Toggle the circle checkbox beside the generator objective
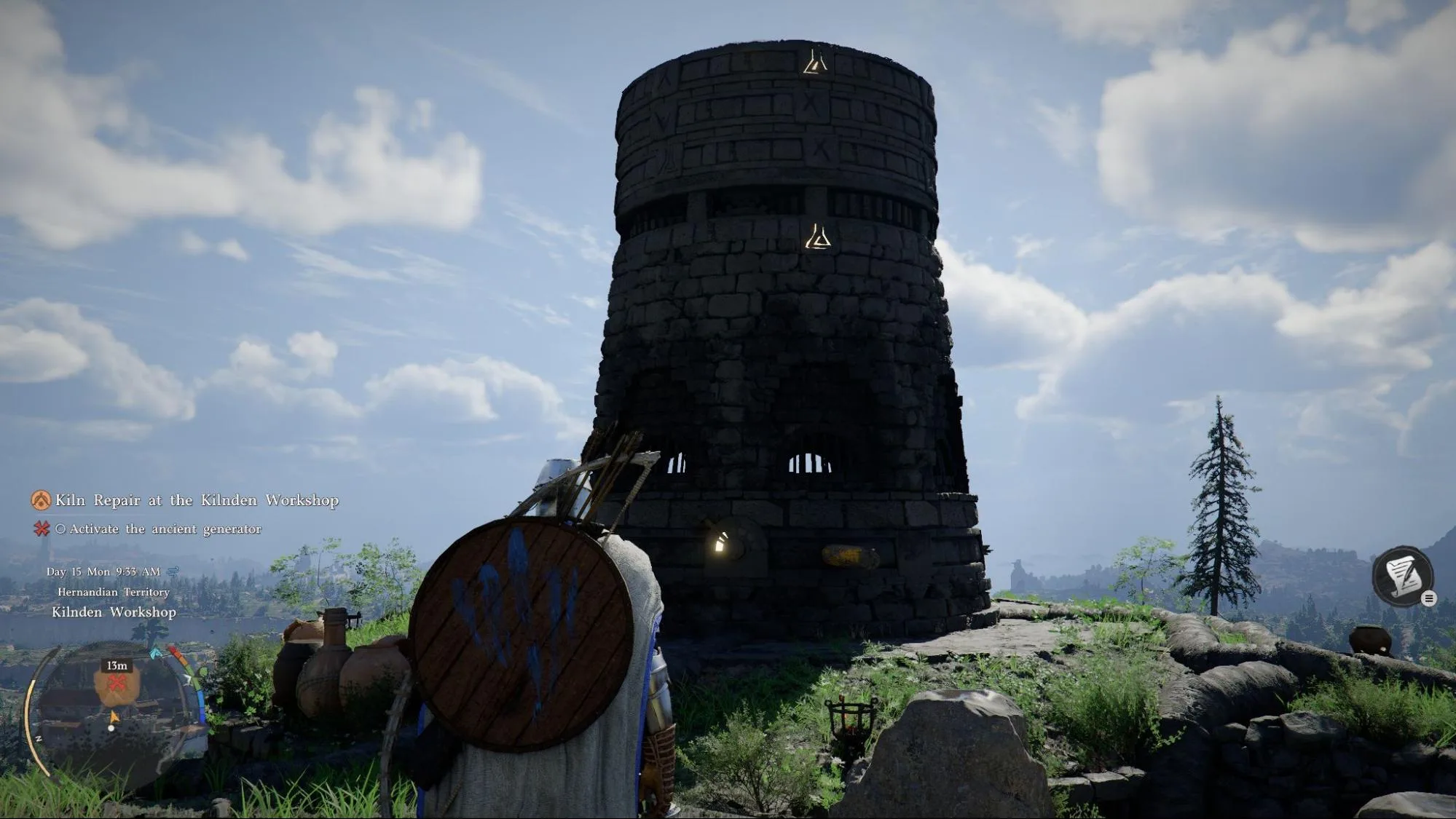Viewport: 1456px width, 819px height. tap(62, 528)
